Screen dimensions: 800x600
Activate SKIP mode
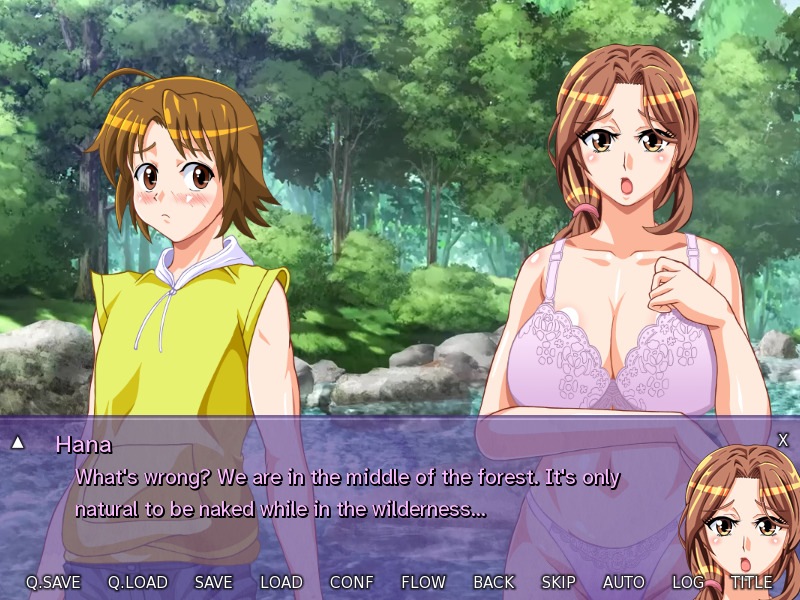pyautogui.click(x=558, y=582)
